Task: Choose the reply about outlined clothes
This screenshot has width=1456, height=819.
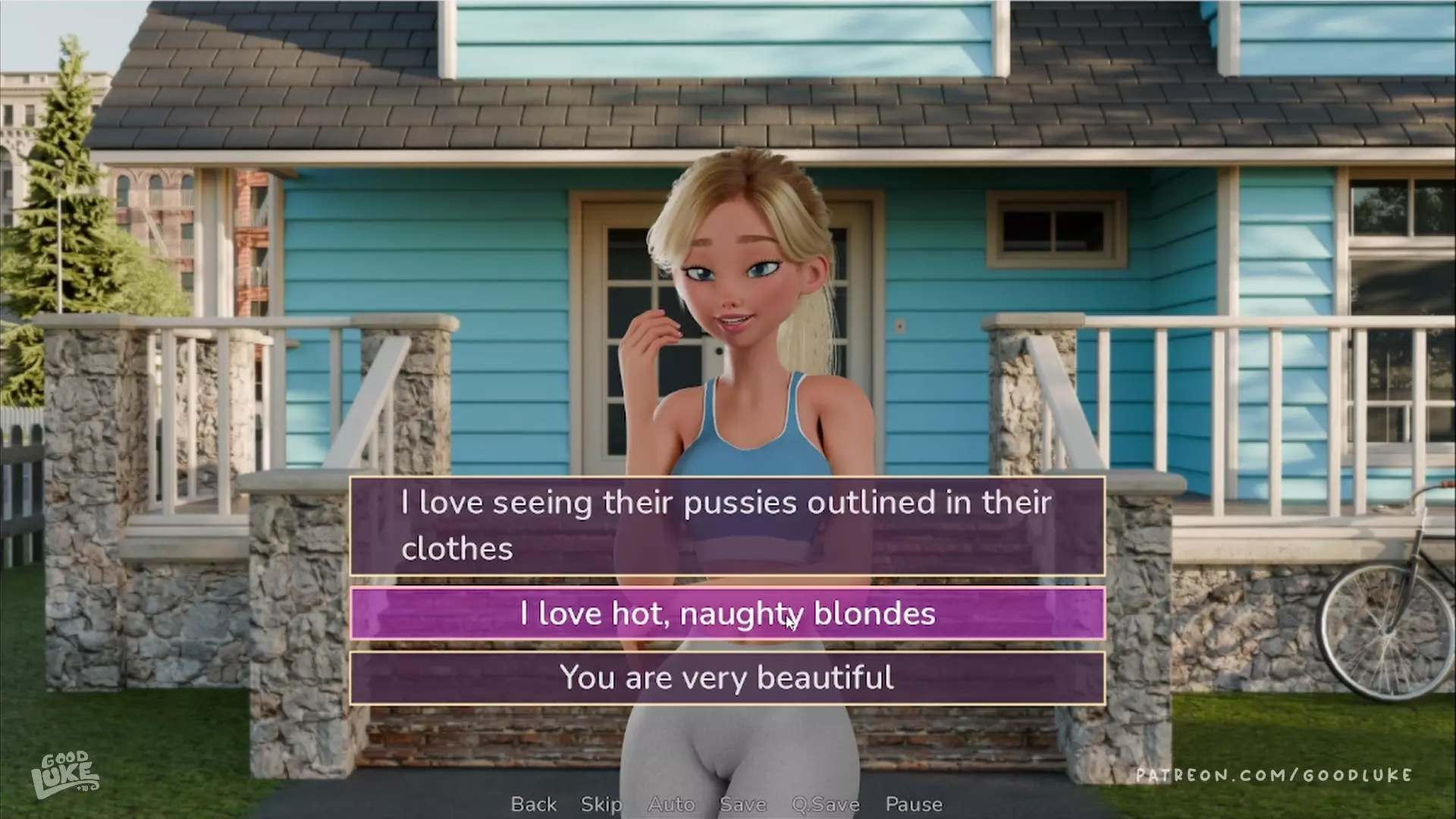Action: 726,525
